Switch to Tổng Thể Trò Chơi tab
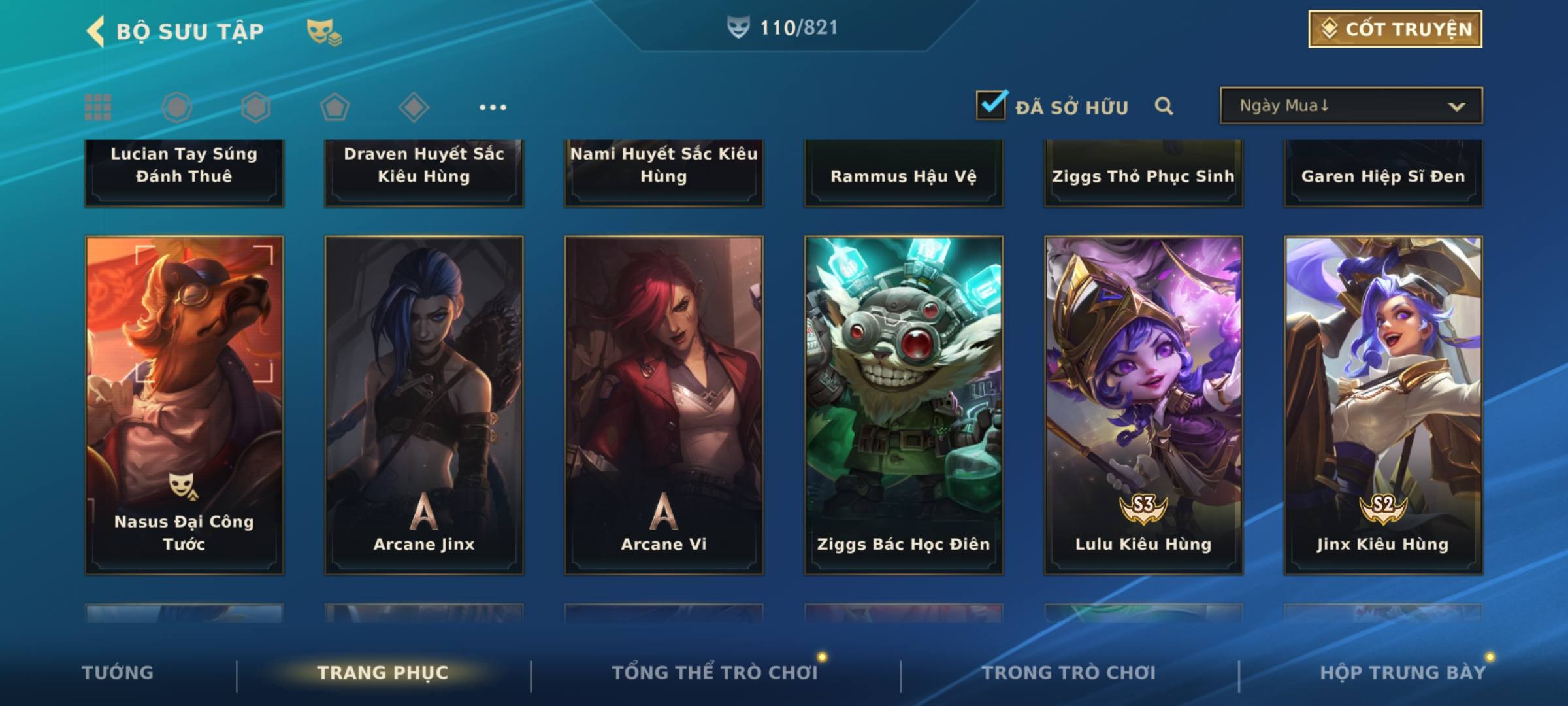Image resolution: width=1568 pixels, height=706 pixels. click(715, 673)
